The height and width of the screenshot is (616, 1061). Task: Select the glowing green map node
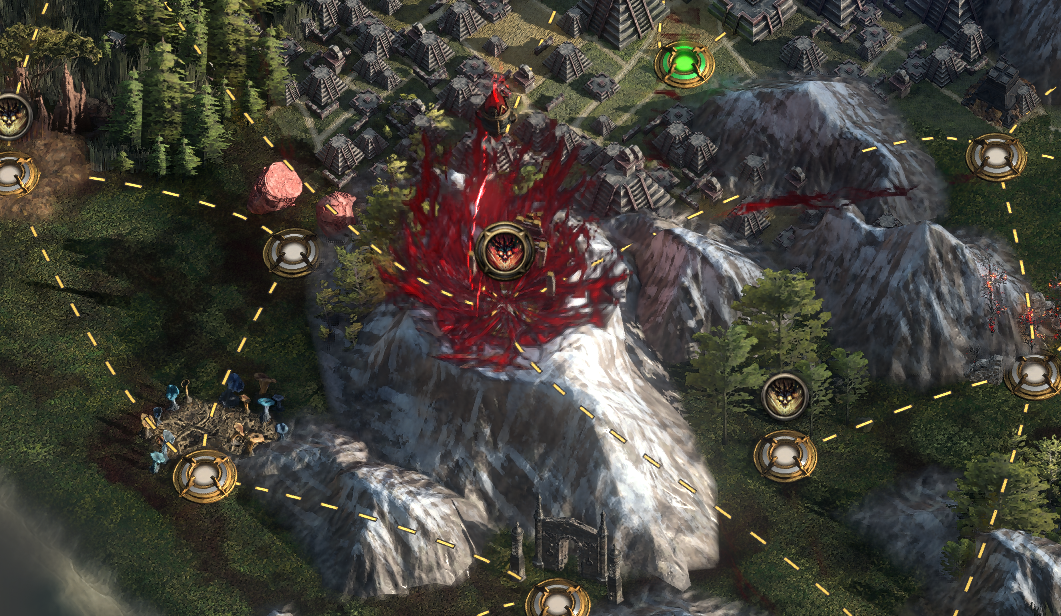coord(684,63)
